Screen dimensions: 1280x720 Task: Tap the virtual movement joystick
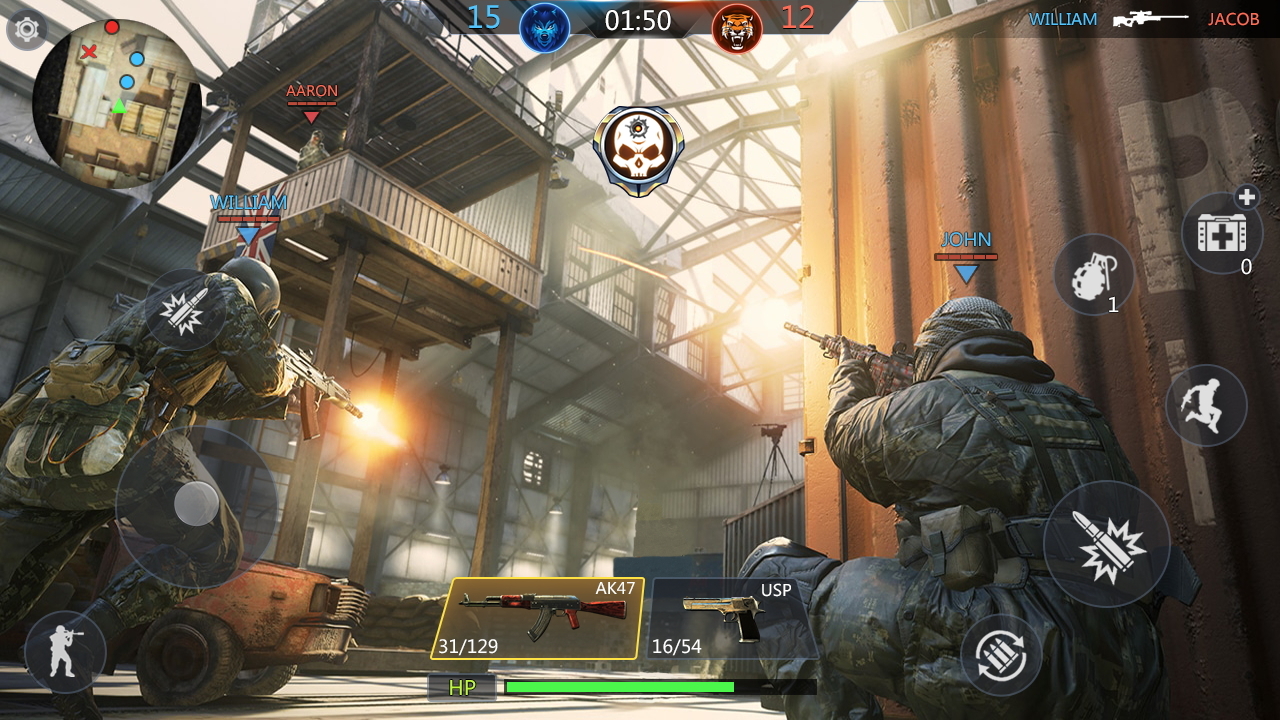point(196,504)
